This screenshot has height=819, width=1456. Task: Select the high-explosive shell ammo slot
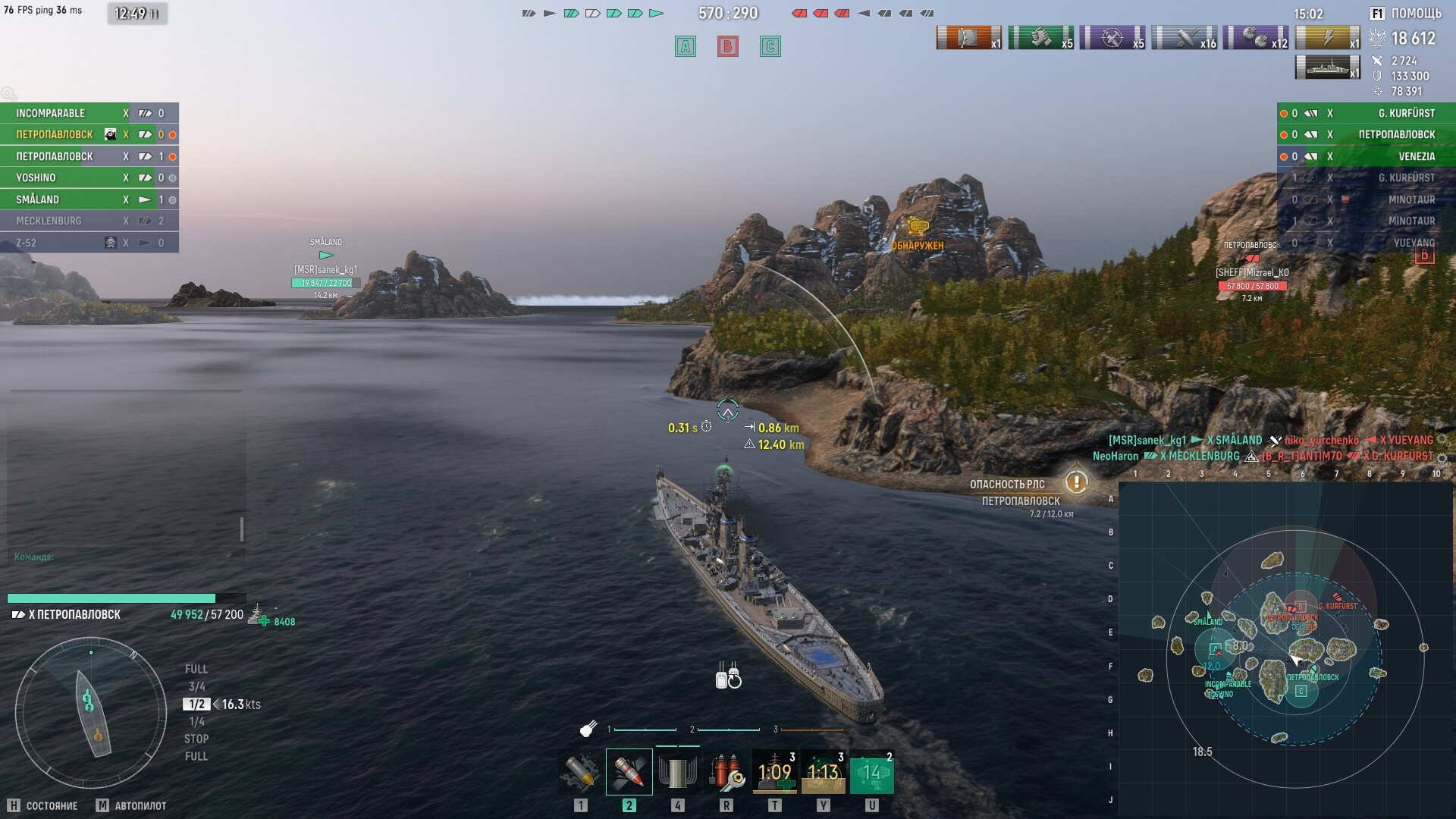[x=581, y=772]
